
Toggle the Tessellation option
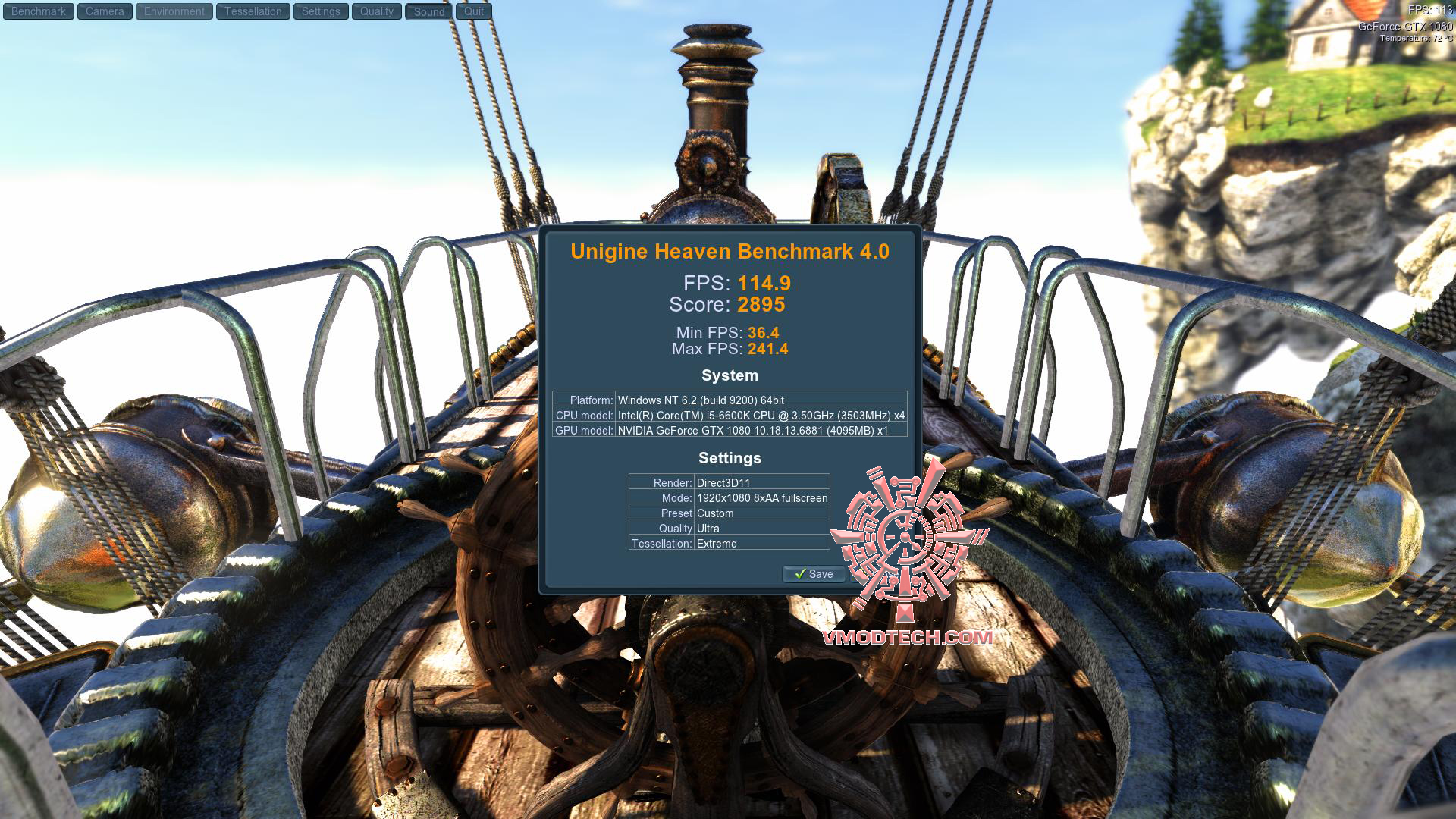click(253, 11)
